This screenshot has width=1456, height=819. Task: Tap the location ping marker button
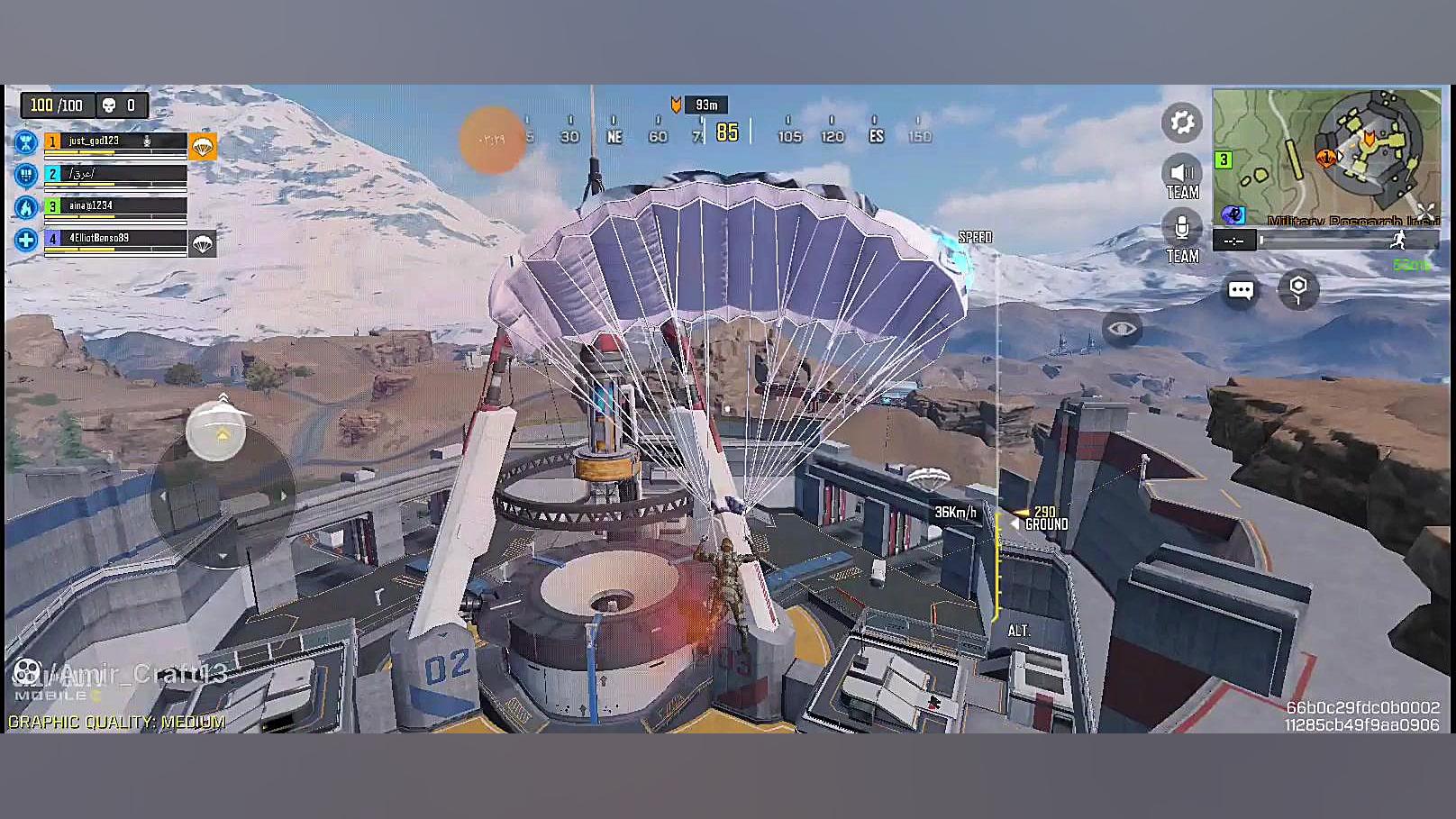pyautogui.click(x=1297, y=289)
